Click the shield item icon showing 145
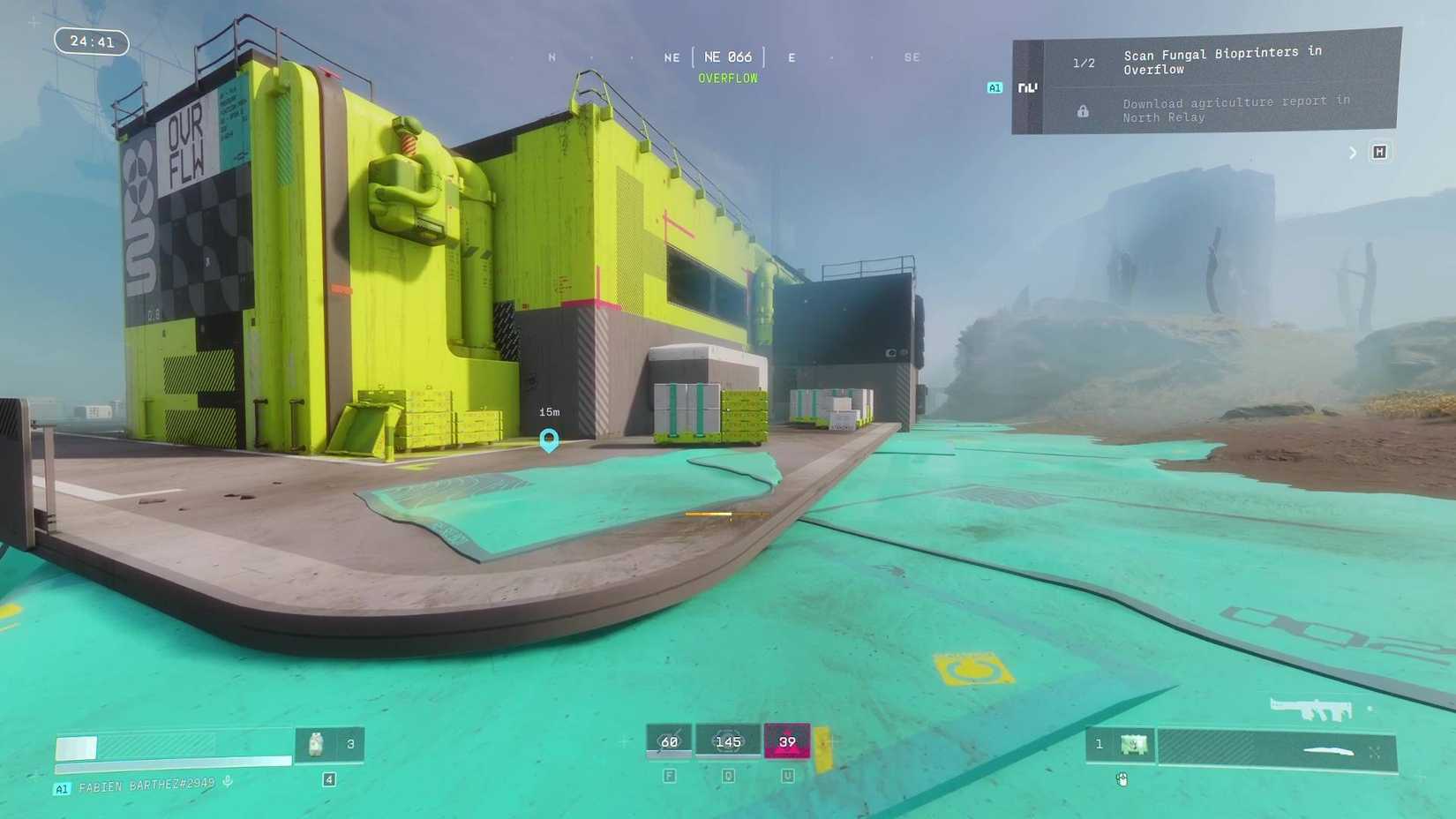 [729, 741]
